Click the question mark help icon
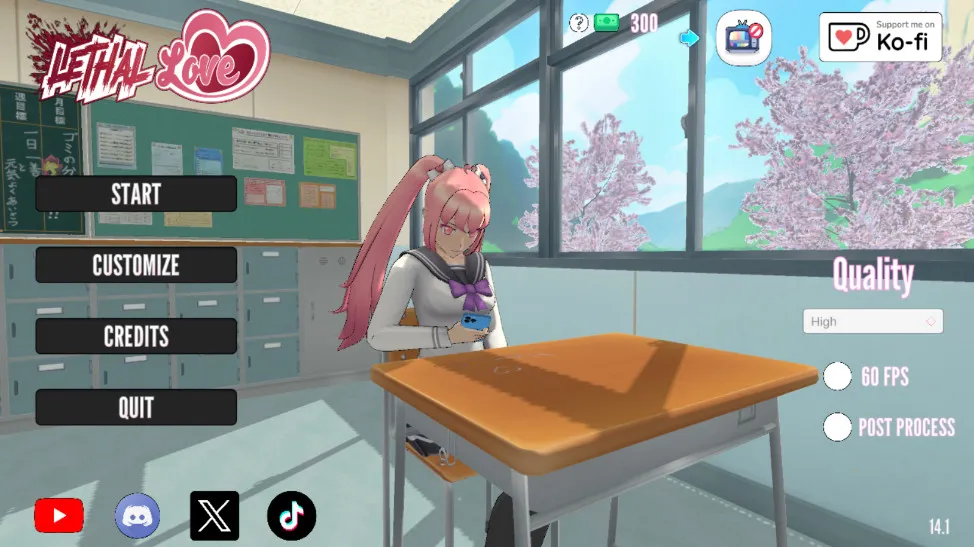 (x=579, y=23)
